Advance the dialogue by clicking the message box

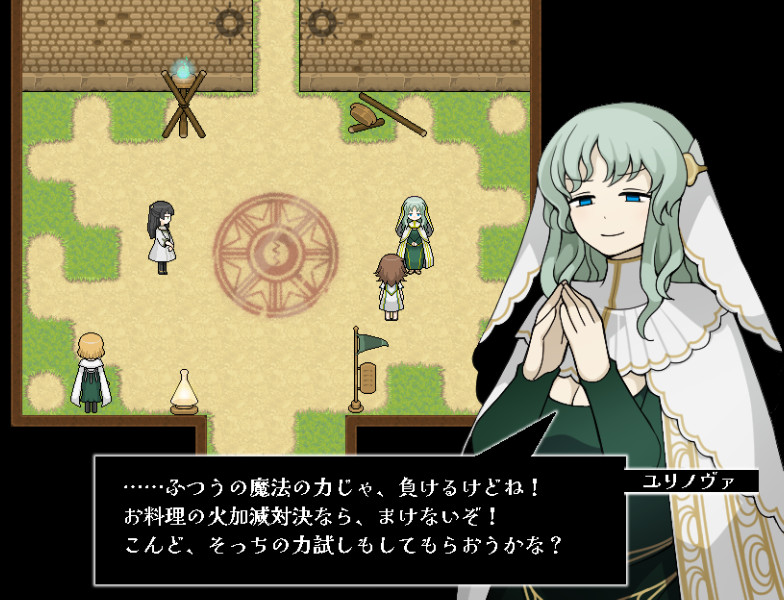tap(360, 518)
